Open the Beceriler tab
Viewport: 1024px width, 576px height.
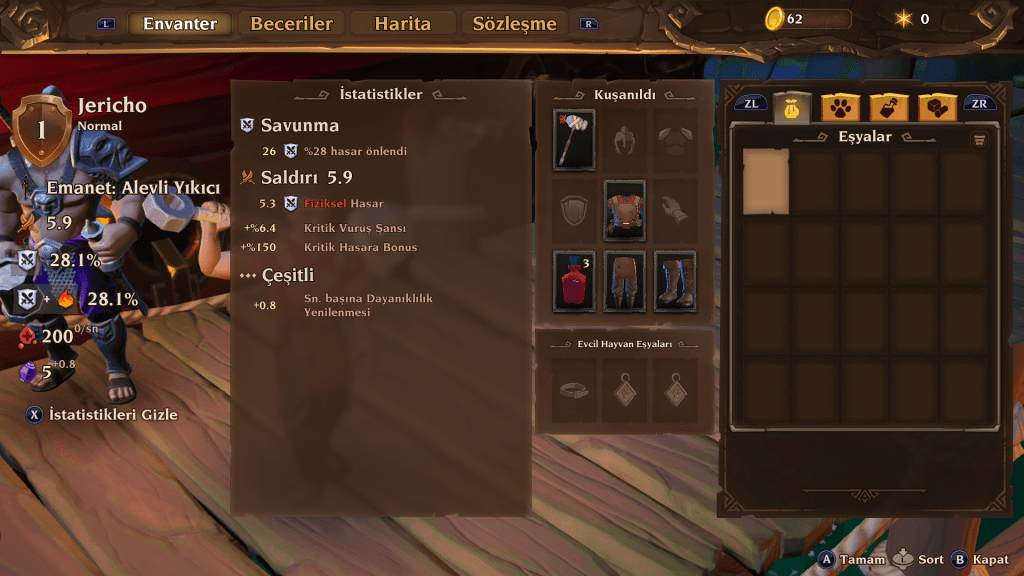tap(291, 24)
